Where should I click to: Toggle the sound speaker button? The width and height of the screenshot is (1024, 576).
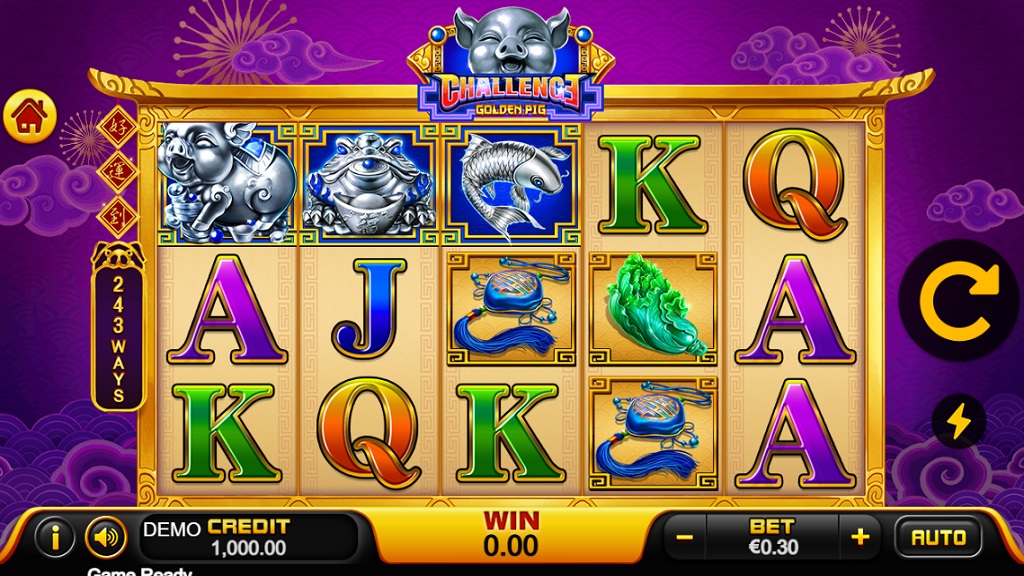(x=105, y=538)
